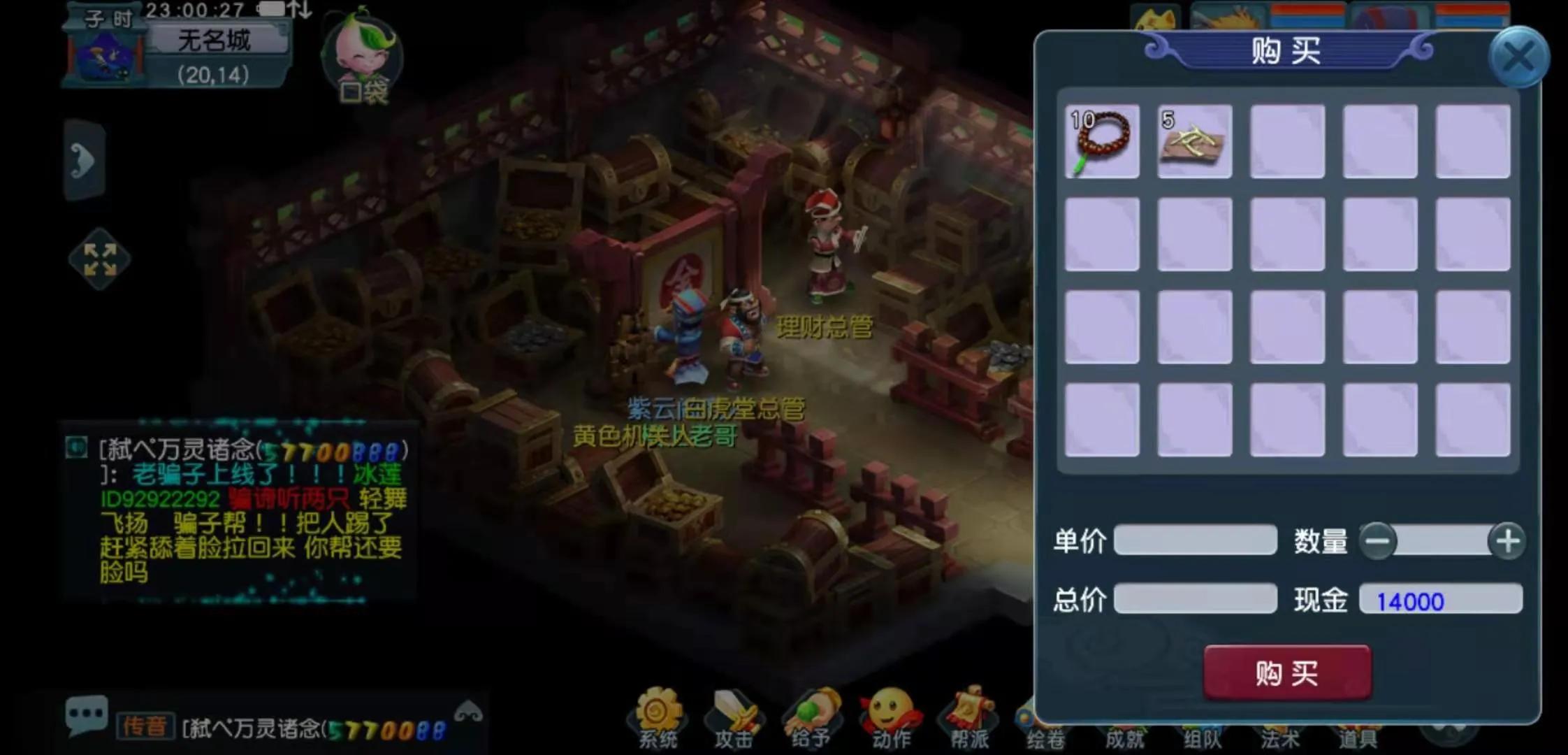Expand the left side arrow panel
This screenshot has width=1568, height=755.
(x=85, y=161)
